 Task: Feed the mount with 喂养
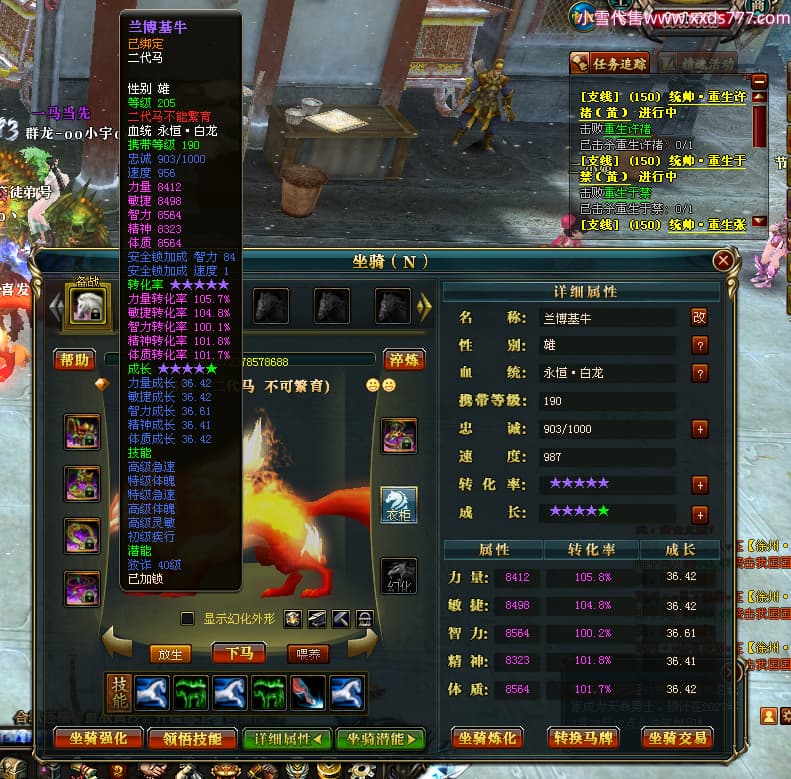tap(306, 654)
